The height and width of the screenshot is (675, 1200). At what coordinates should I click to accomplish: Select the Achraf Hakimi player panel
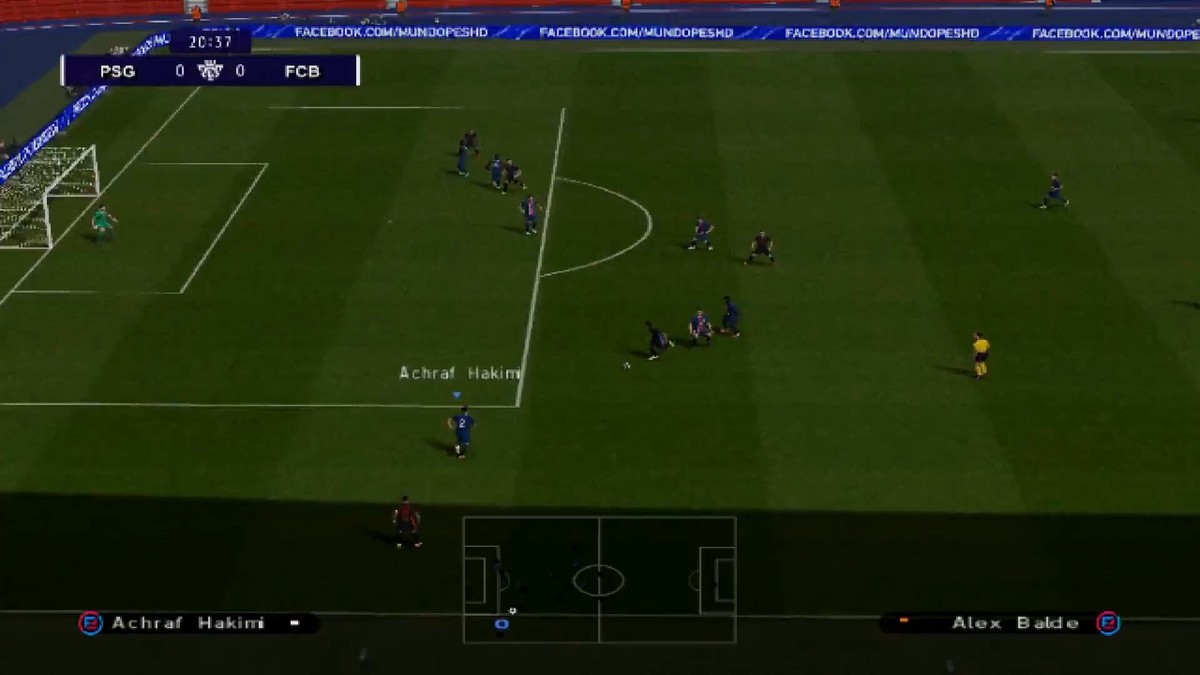click(198, 623)
